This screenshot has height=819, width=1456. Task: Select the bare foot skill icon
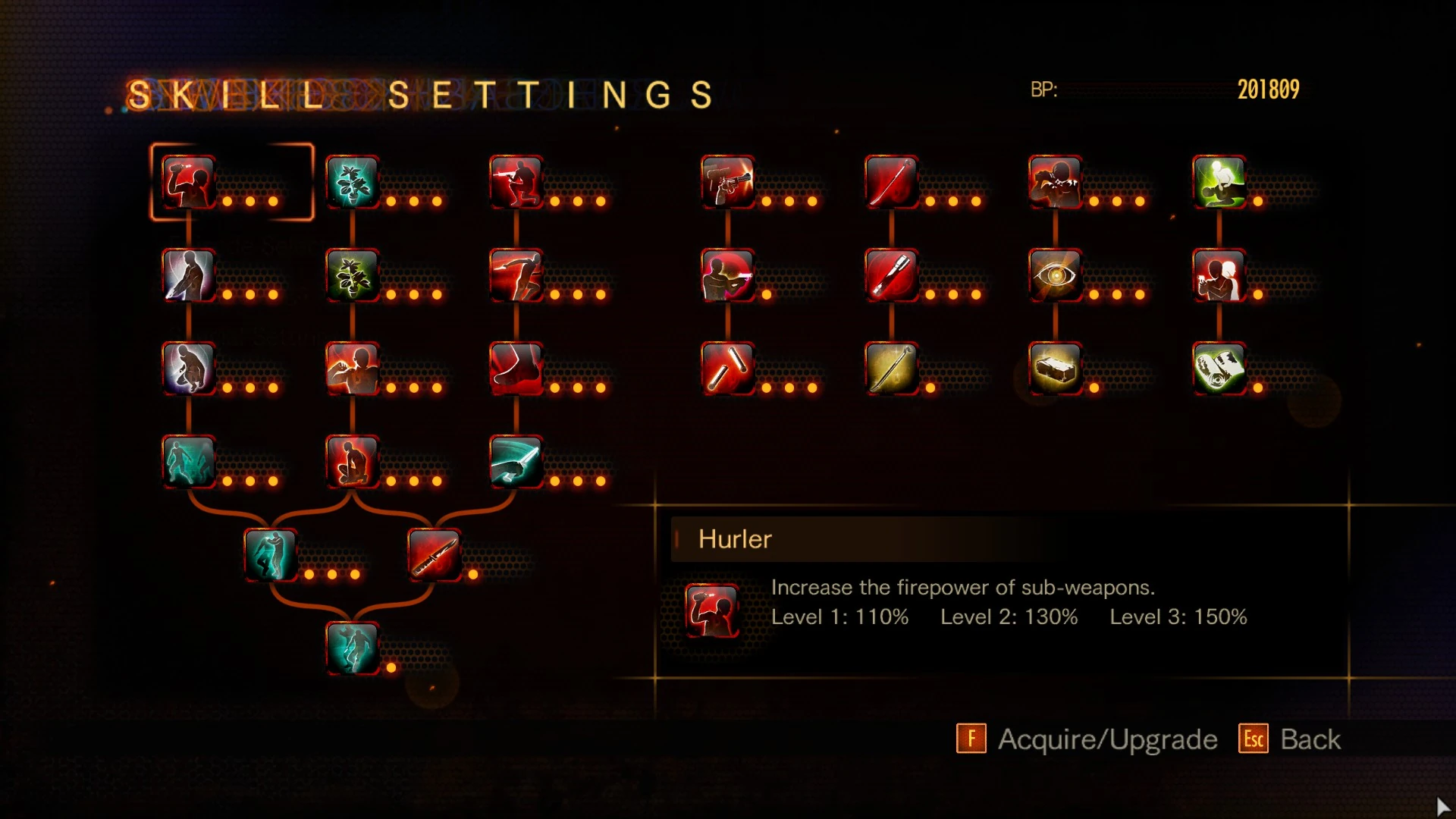coord(516,369)
